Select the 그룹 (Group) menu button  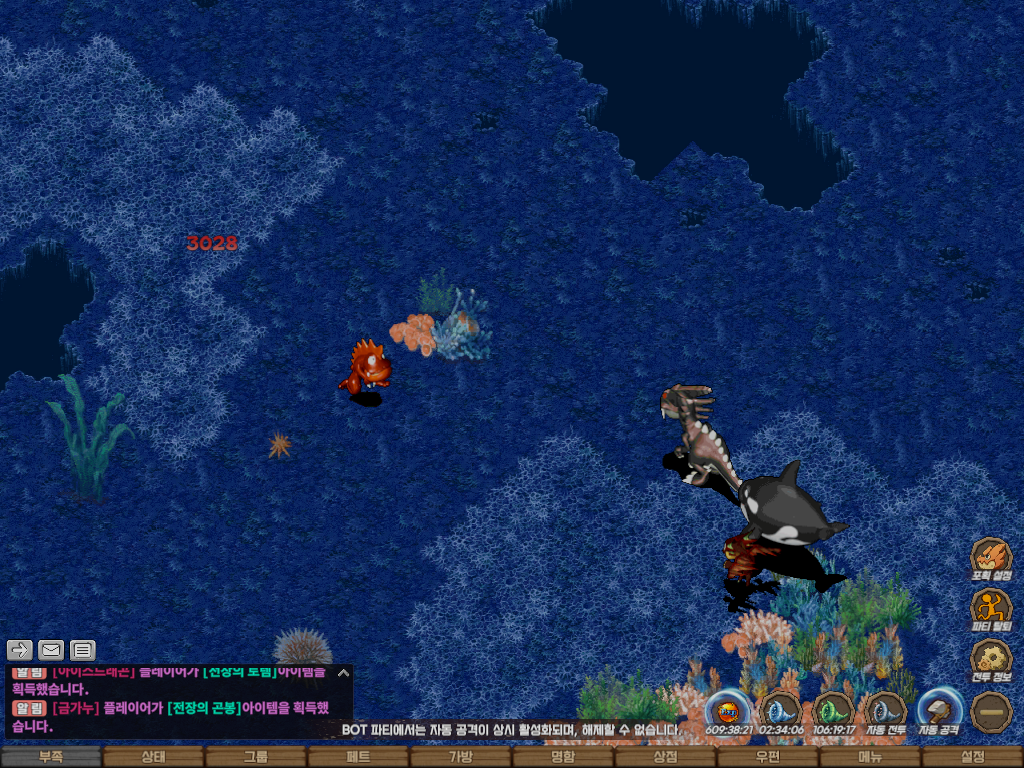(256, 757)
